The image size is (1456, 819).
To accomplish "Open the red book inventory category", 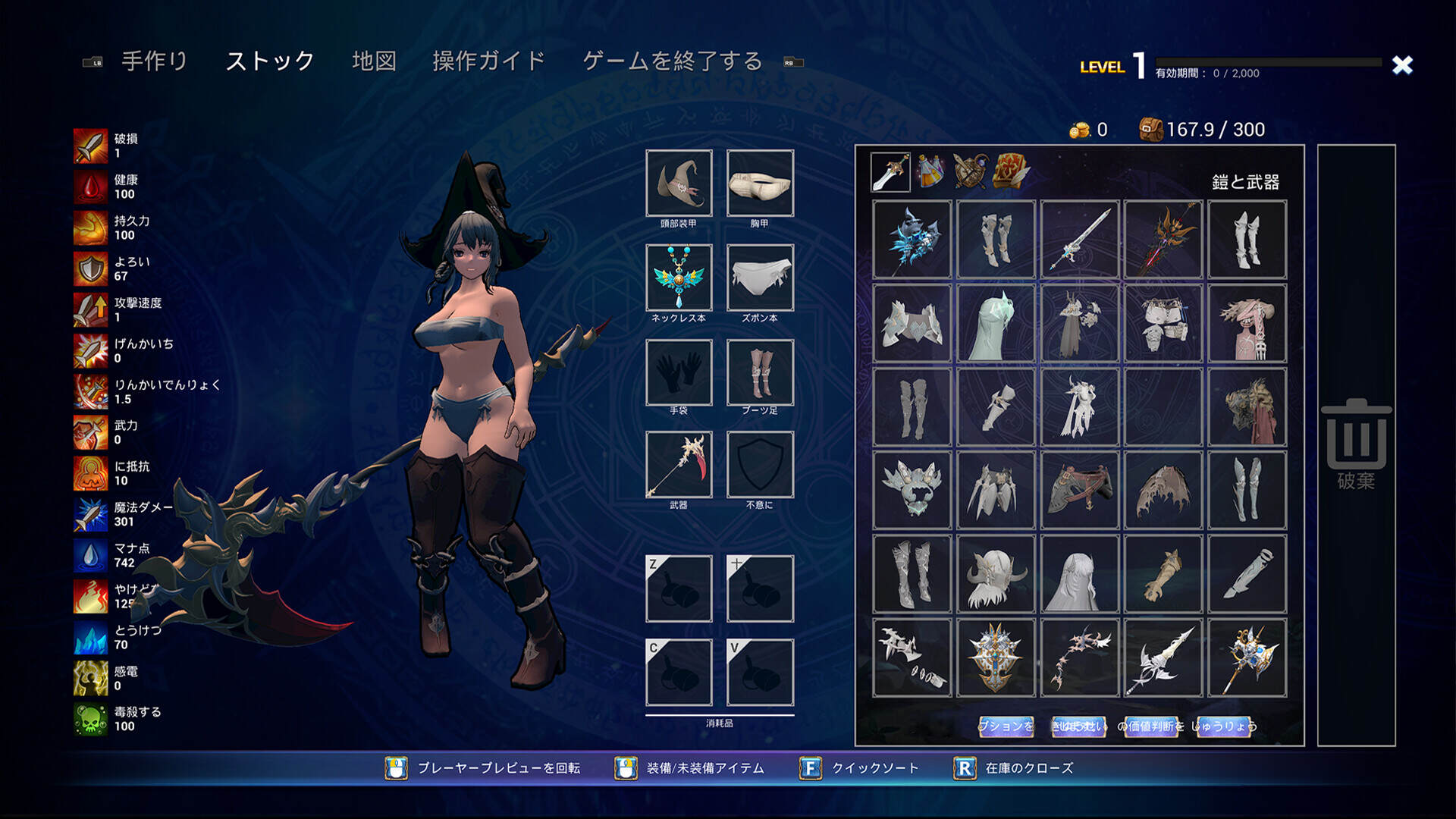I will coord(1012,173).
